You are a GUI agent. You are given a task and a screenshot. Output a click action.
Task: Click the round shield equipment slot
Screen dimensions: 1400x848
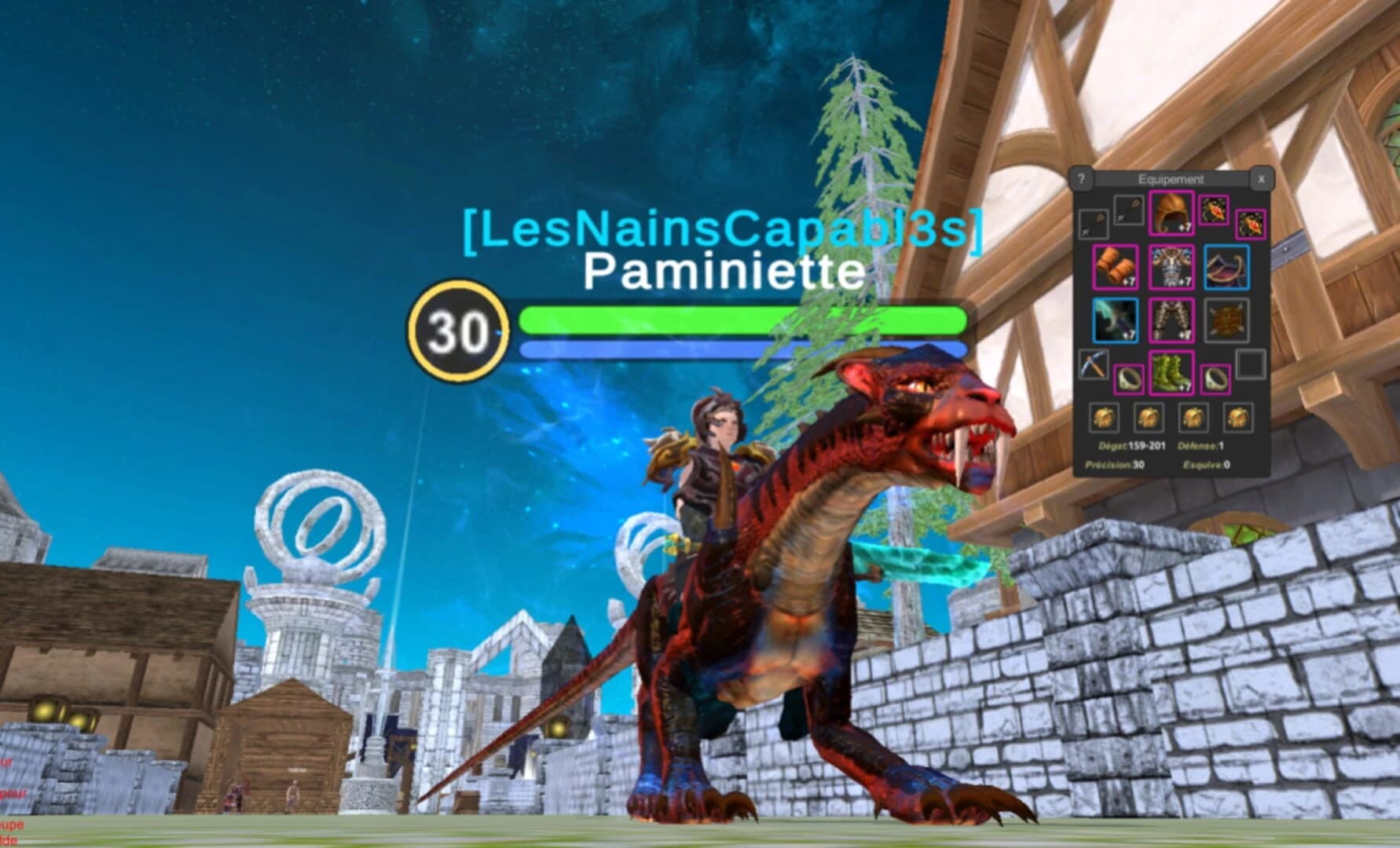pos(1226,319)
